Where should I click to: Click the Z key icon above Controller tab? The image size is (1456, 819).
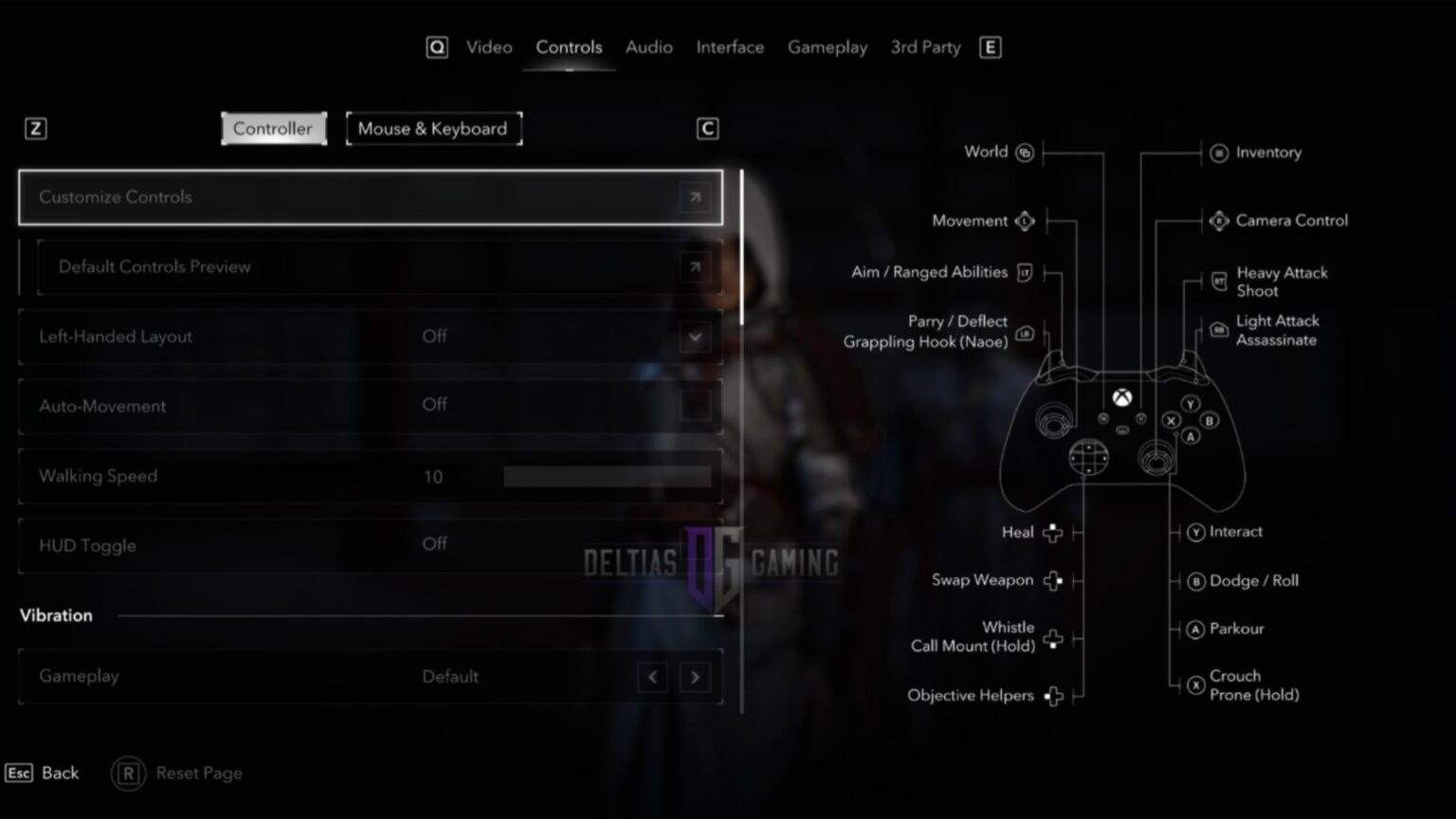(x=36, y=128)
